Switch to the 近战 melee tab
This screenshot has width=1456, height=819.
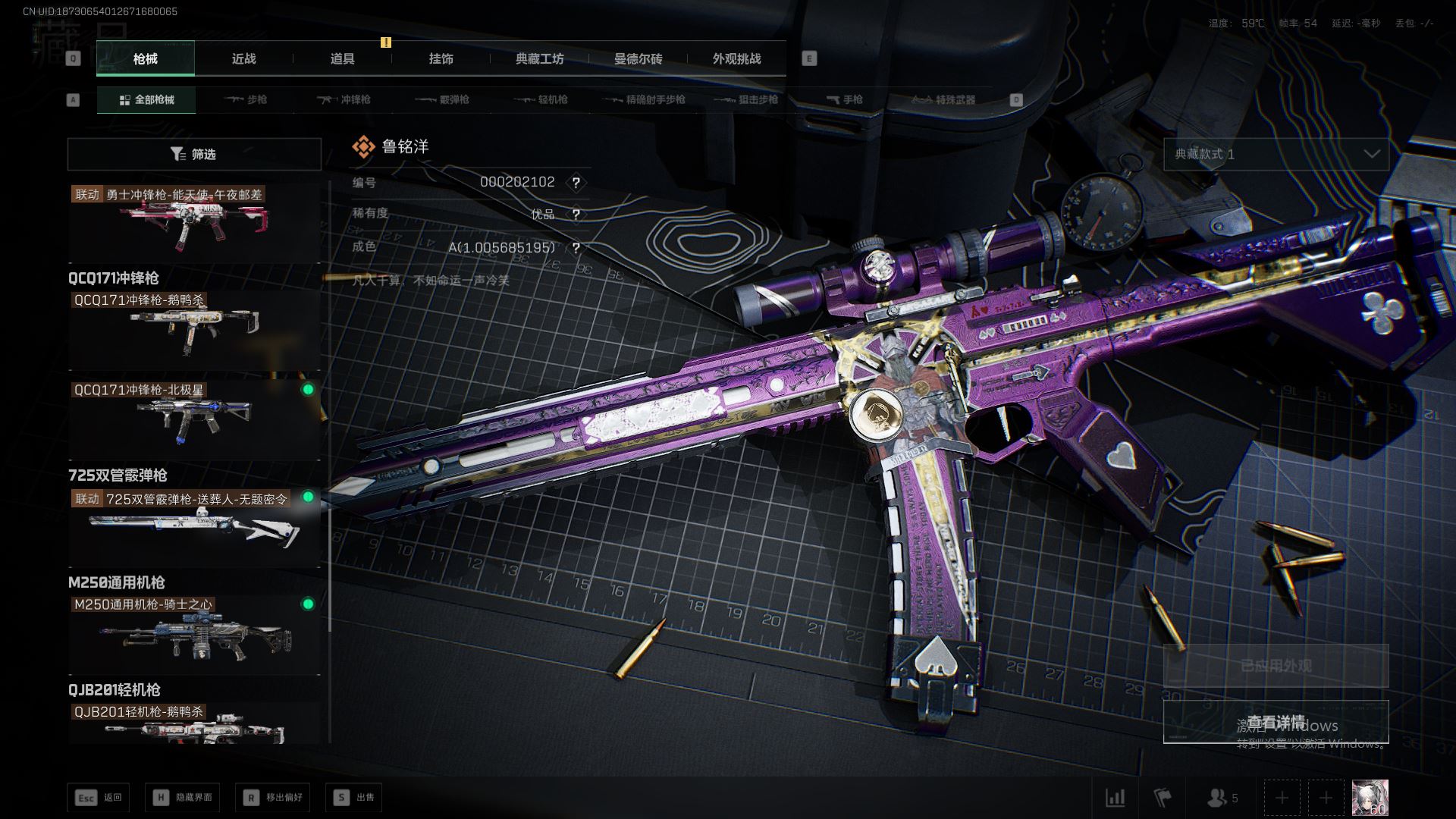coord(243,59)
